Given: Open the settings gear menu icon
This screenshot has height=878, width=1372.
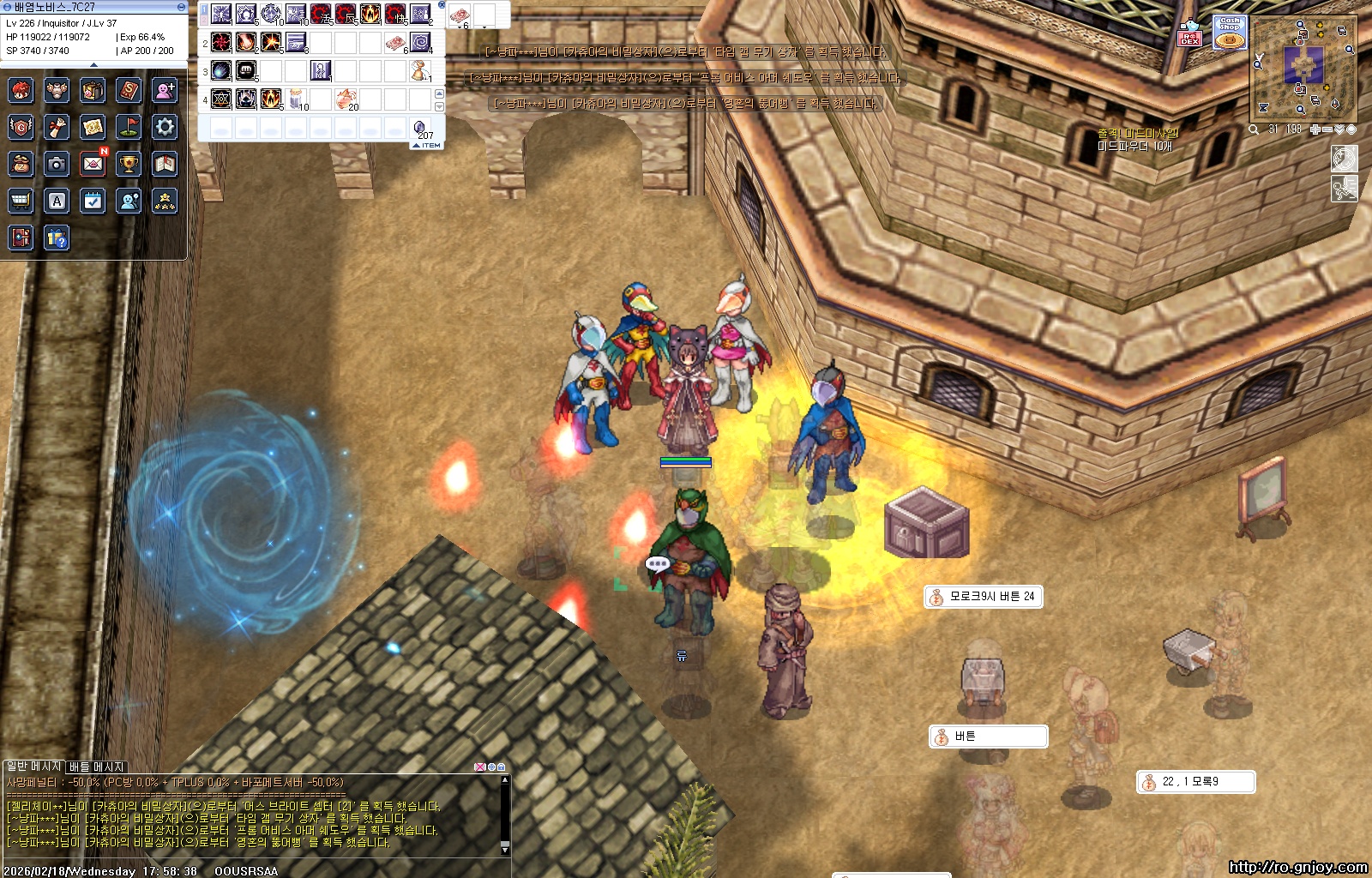Looking at the screenshot, I should (165, 128).
